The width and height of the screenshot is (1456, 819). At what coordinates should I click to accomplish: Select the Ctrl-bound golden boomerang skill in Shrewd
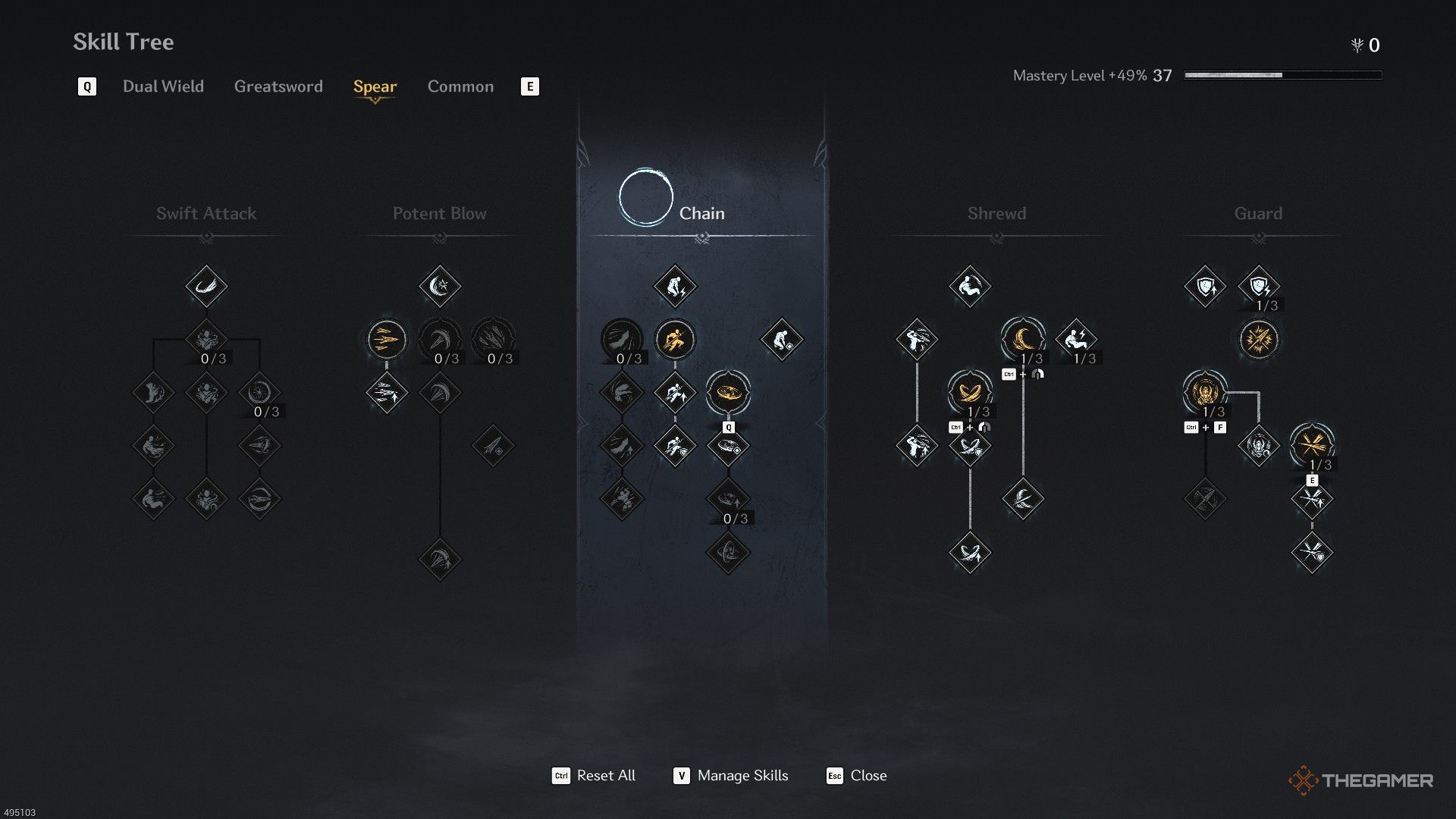969,393
